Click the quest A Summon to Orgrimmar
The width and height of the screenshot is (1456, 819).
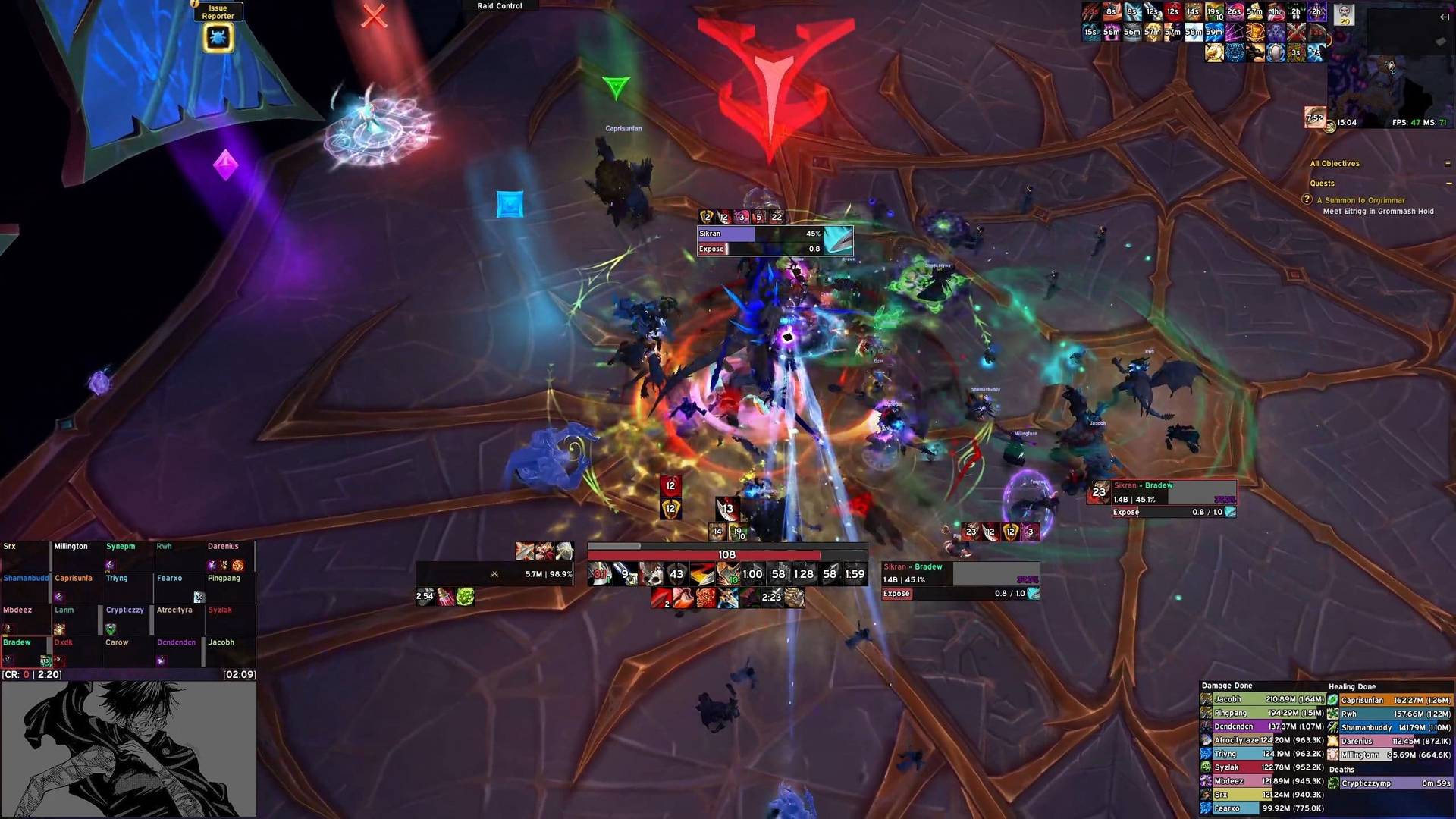(x=1362, y=200)
